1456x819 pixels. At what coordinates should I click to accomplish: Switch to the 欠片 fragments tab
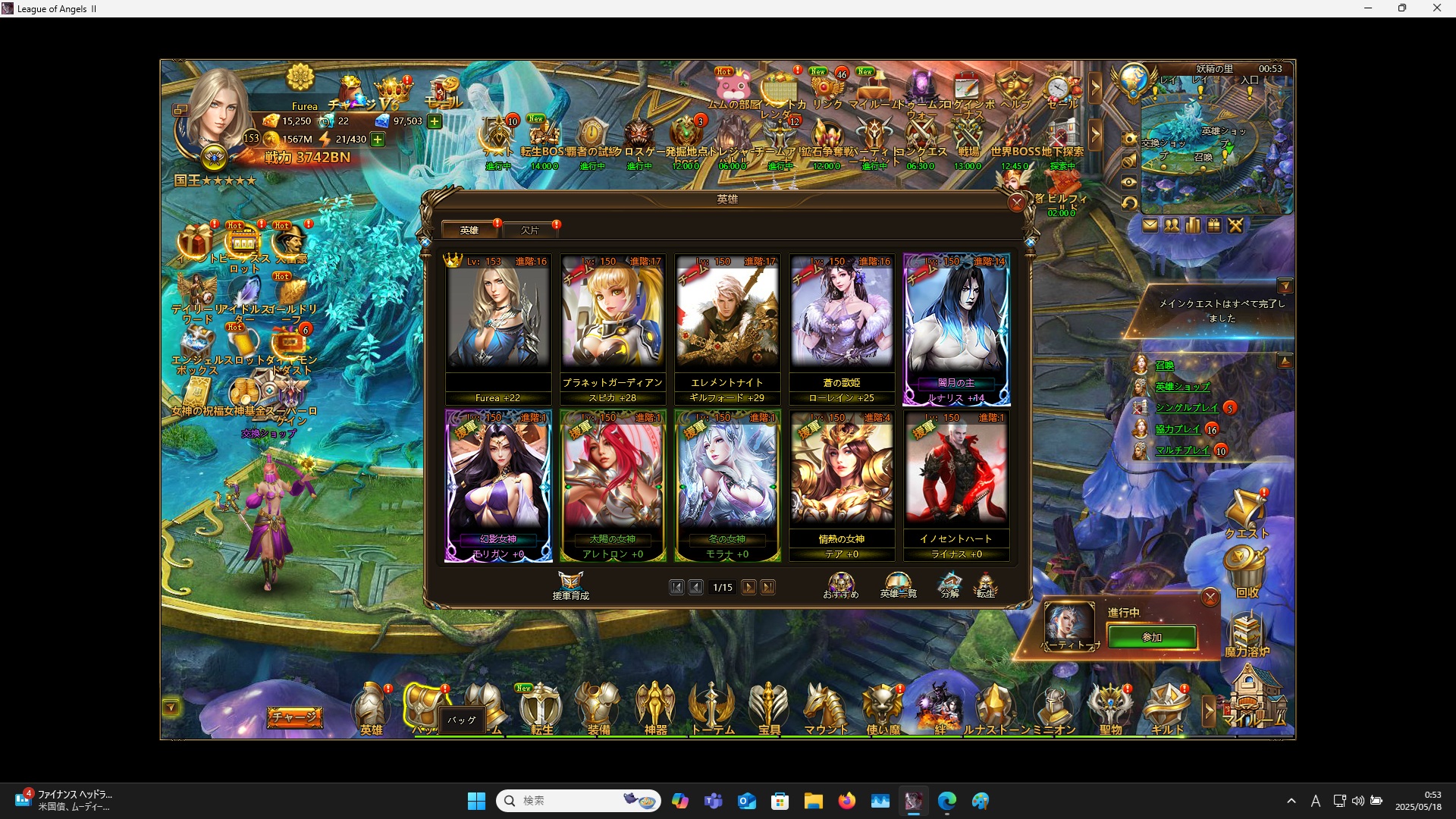click(x=531, y=230)
